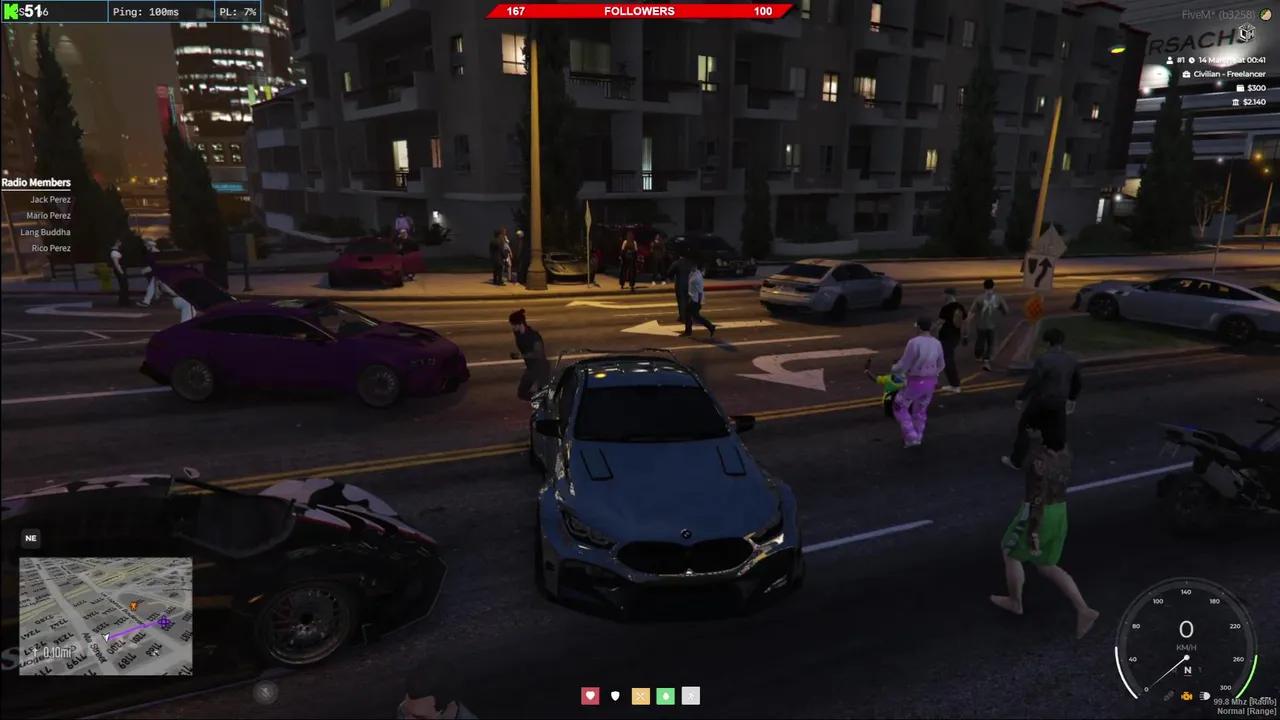Click the gray stamina status icon
1280x720 pixels.
(x=690, y=695)
